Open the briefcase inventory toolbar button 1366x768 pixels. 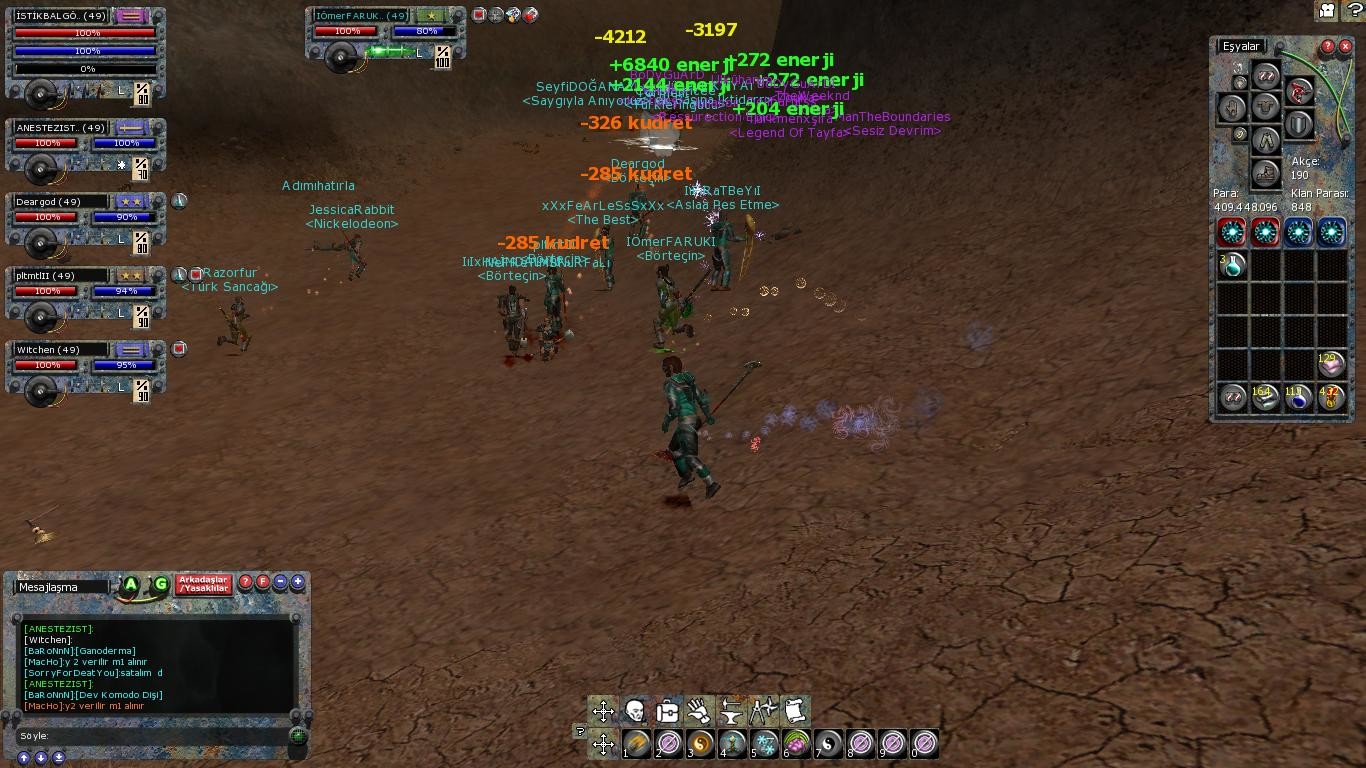(x=667, y=711)
